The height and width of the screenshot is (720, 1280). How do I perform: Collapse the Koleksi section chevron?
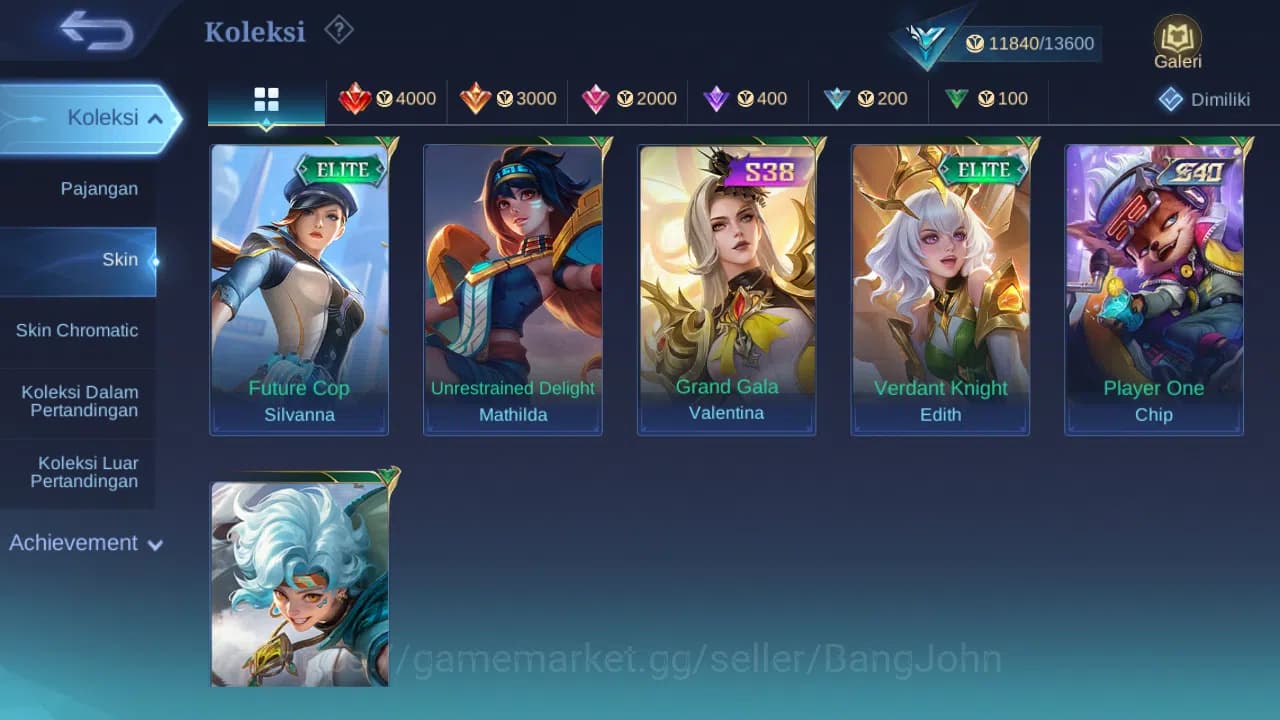click(x=156, y=117)
